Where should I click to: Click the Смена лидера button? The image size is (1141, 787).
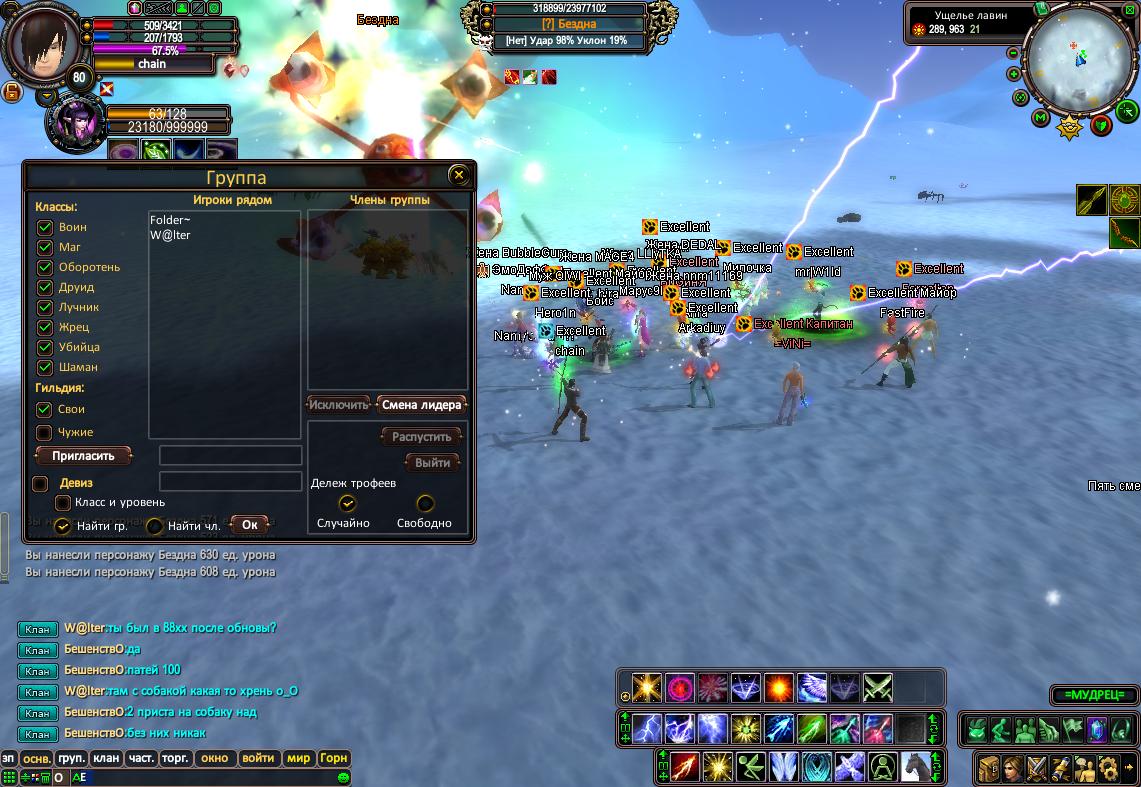pos(421,405)
